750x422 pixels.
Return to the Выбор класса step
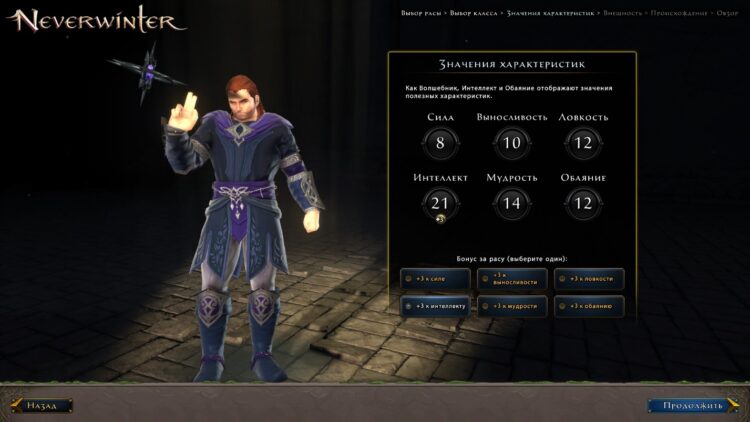pyautogui.click(x=472, y=13)
